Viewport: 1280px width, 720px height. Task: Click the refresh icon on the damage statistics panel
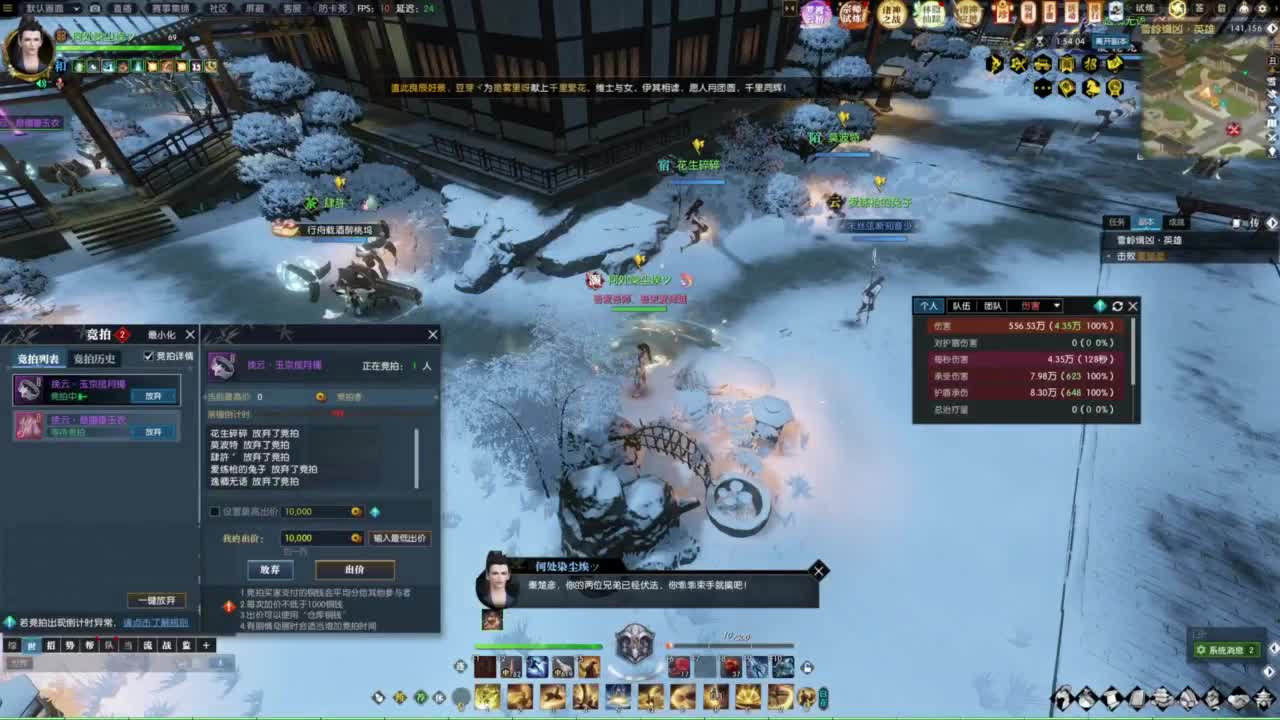1117,306
